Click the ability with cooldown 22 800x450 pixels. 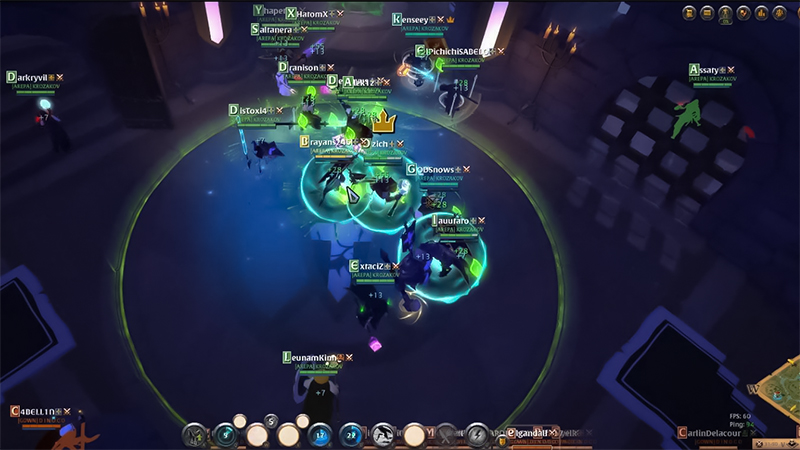click(352, 435)
